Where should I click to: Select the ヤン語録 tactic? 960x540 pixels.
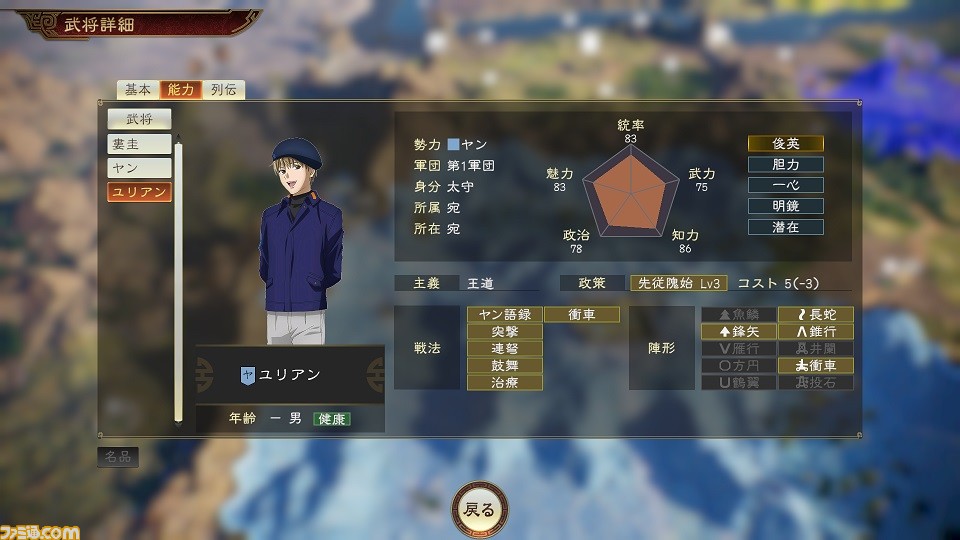tap(504, 314)
